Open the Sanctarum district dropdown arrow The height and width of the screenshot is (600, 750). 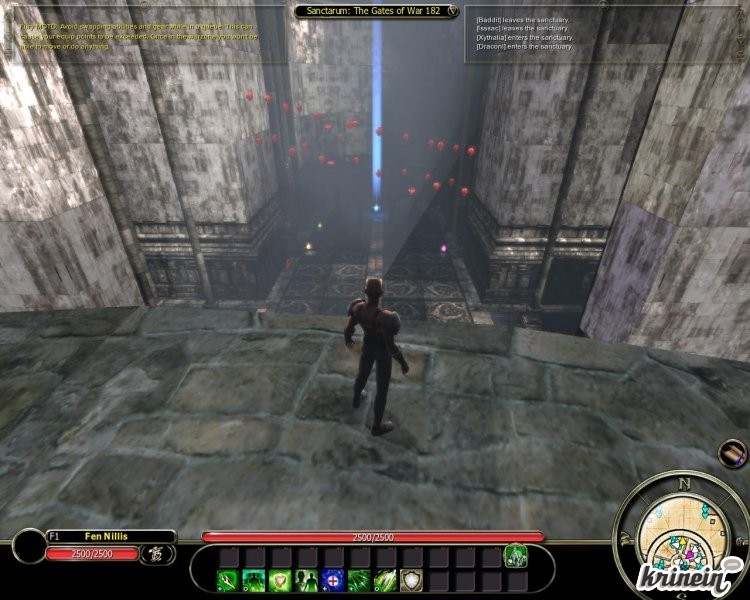pos(454,12)
